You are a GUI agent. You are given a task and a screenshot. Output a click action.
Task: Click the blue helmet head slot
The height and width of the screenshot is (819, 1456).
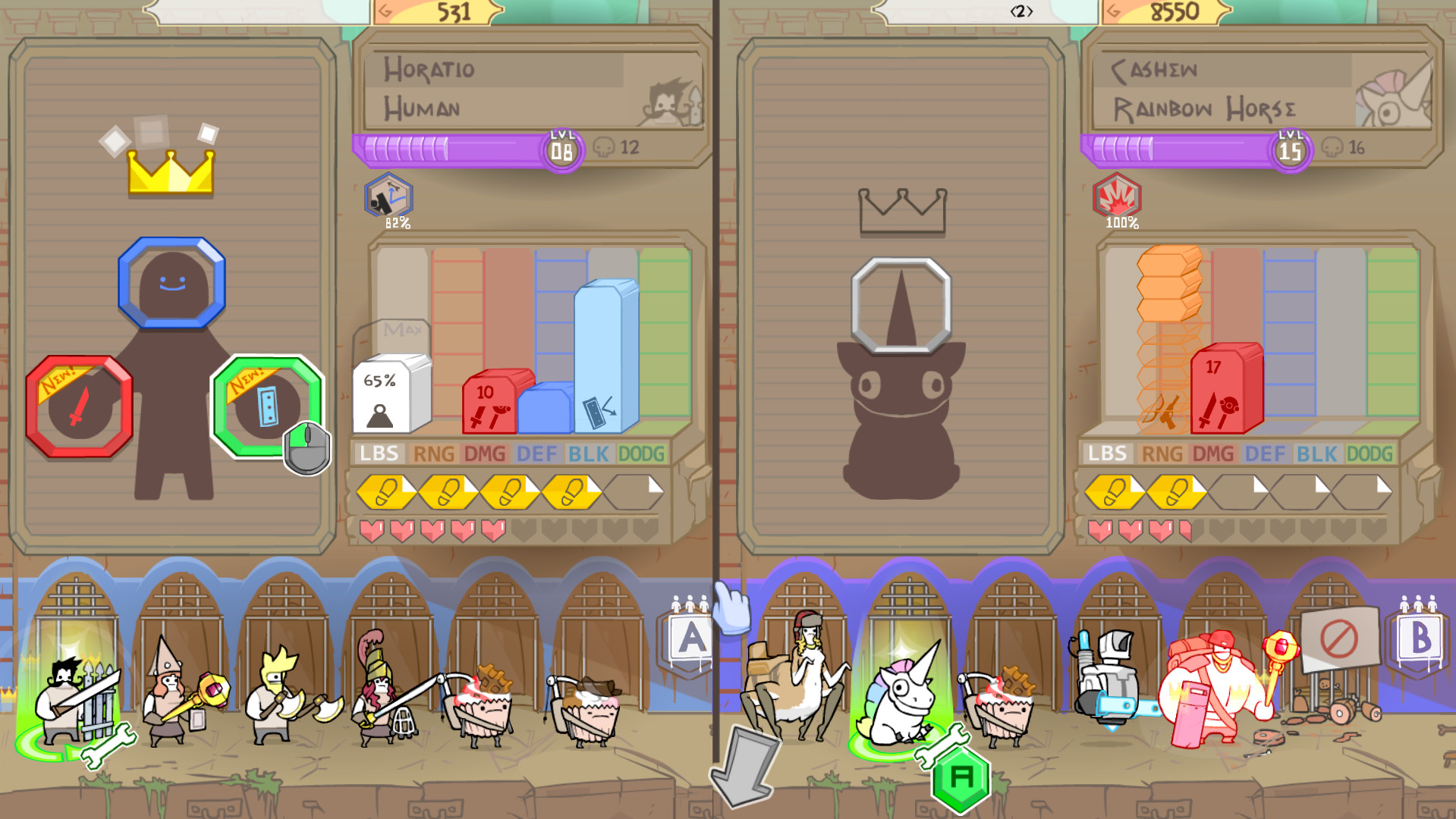click(x=171, y=281)
